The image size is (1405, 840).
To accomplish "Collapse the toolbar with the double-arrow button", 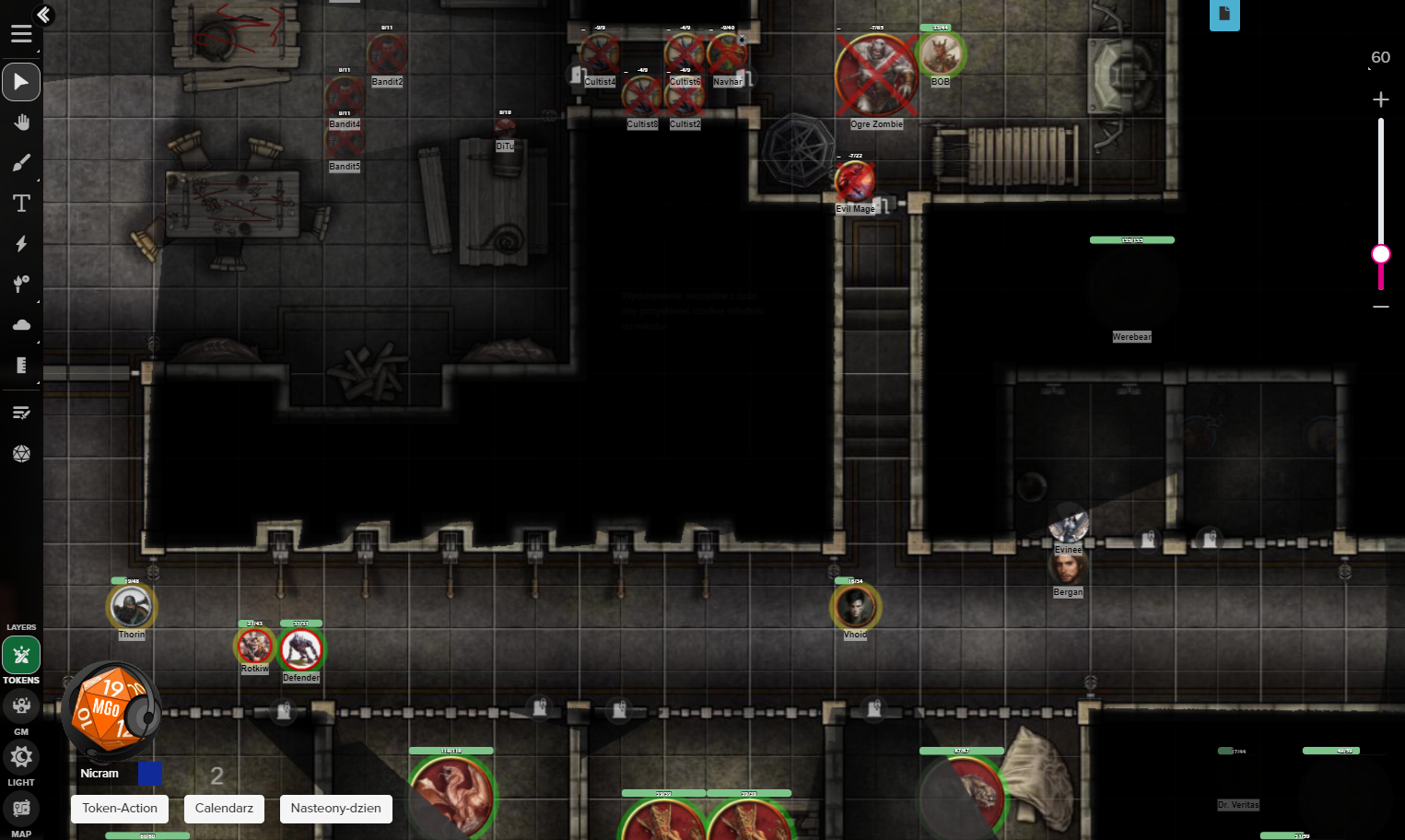I will pyautogui.click(x=43, y=15).
